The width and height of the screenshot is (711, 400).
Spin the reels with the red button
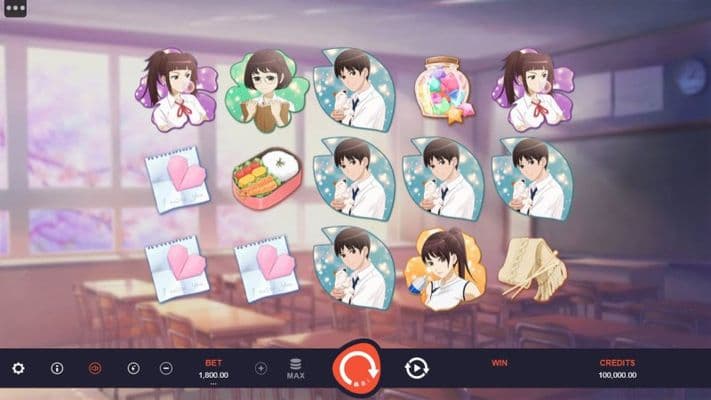[355, 369]
